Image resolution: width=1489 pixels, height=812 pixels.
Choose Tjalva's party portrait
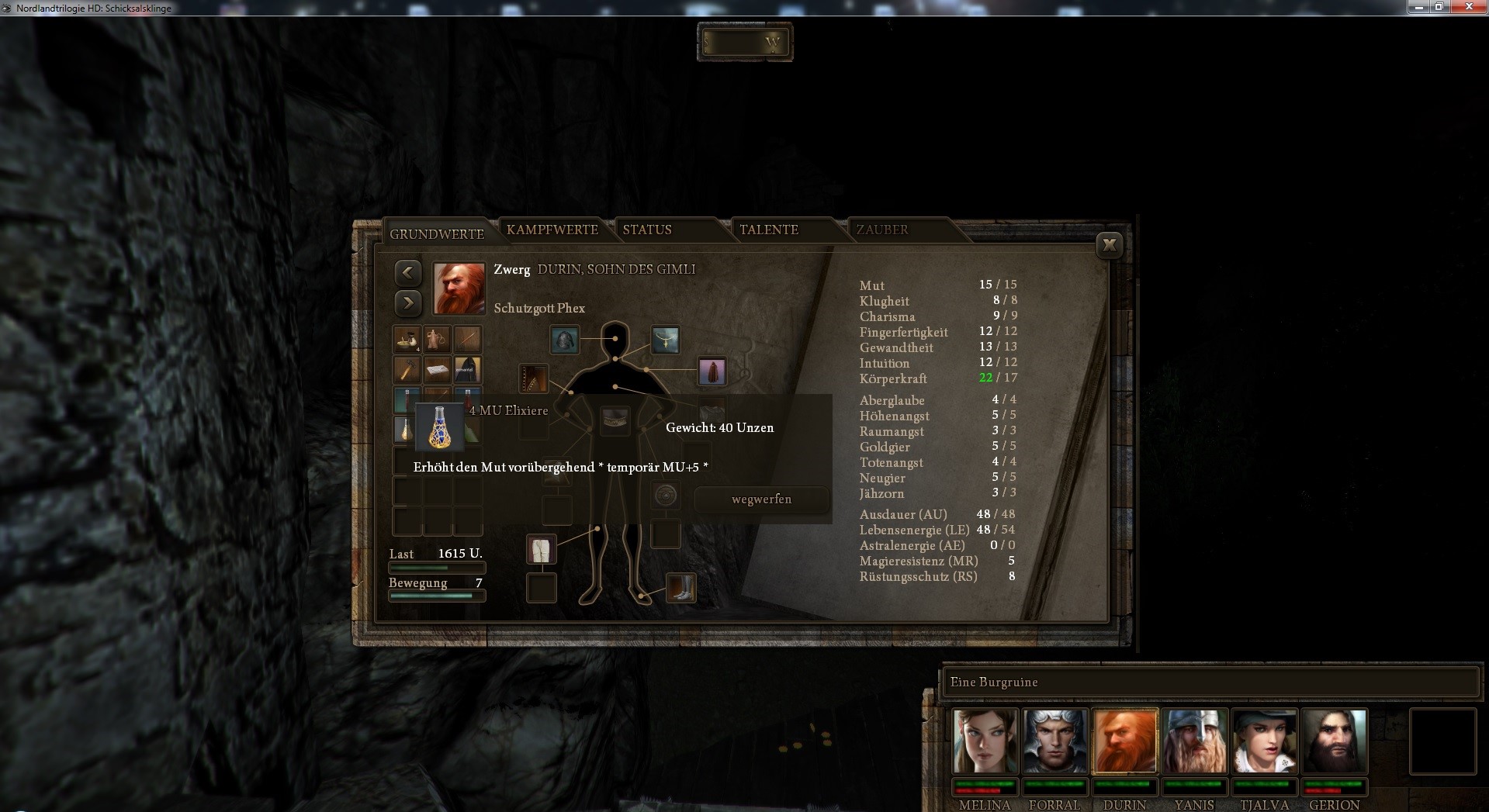(x=1264, y=741)
